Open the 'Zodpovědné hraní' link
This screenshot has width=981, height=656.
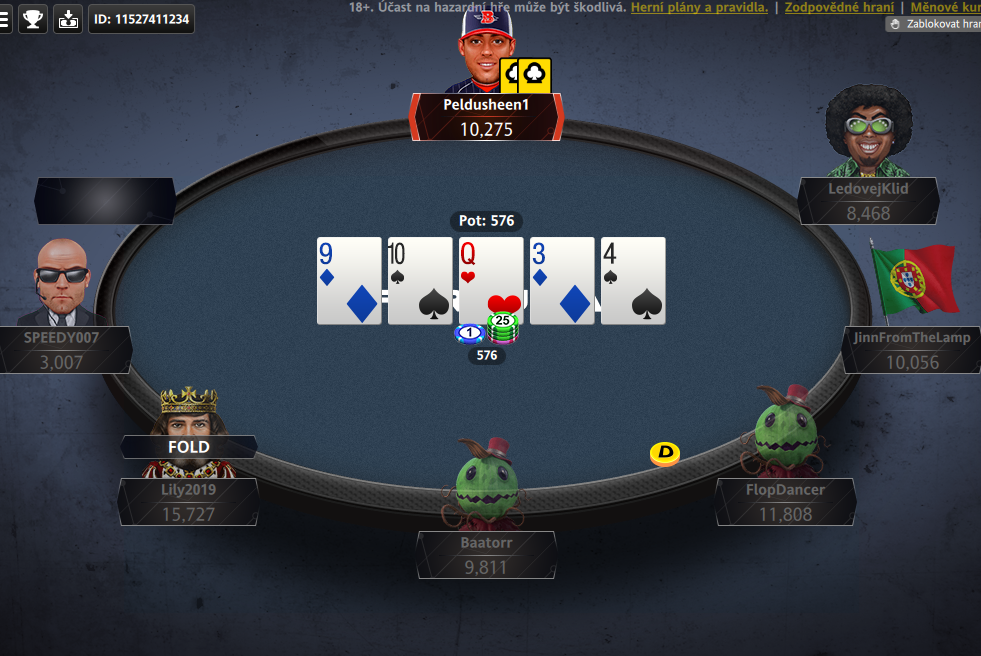coord(839,7)
